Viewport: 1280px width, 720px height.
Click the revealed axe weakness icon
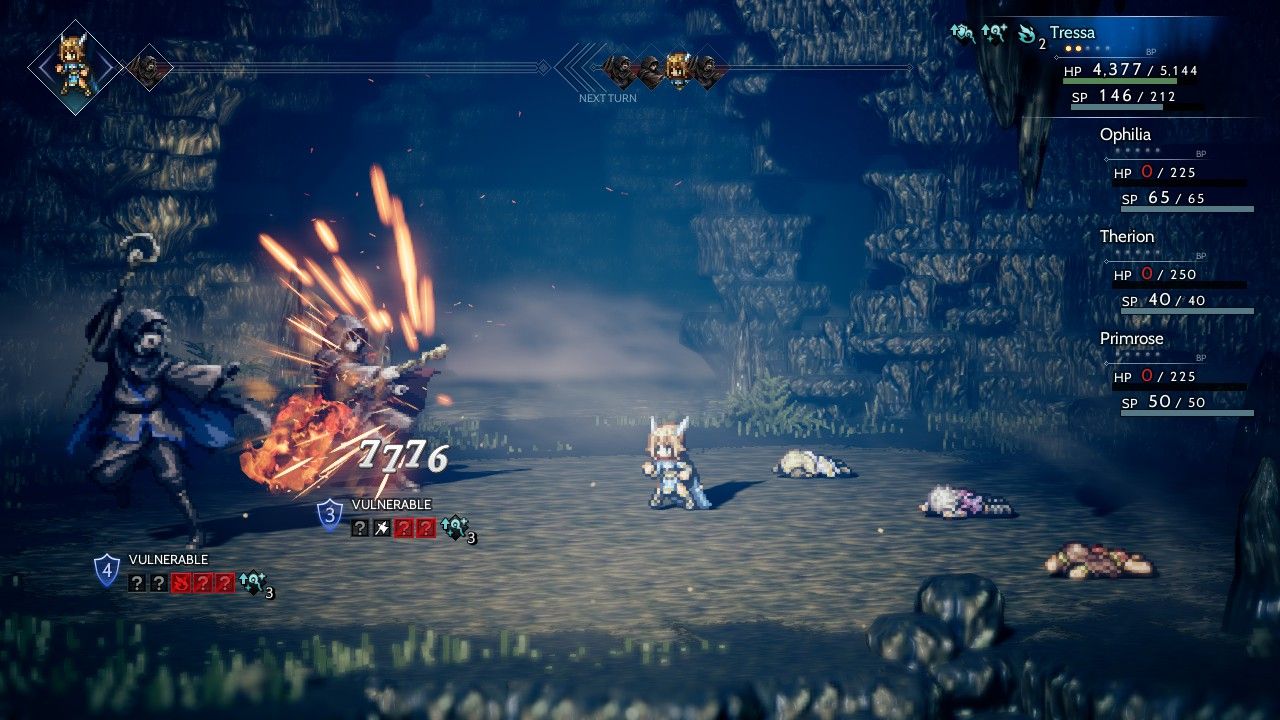click(381, 528)
